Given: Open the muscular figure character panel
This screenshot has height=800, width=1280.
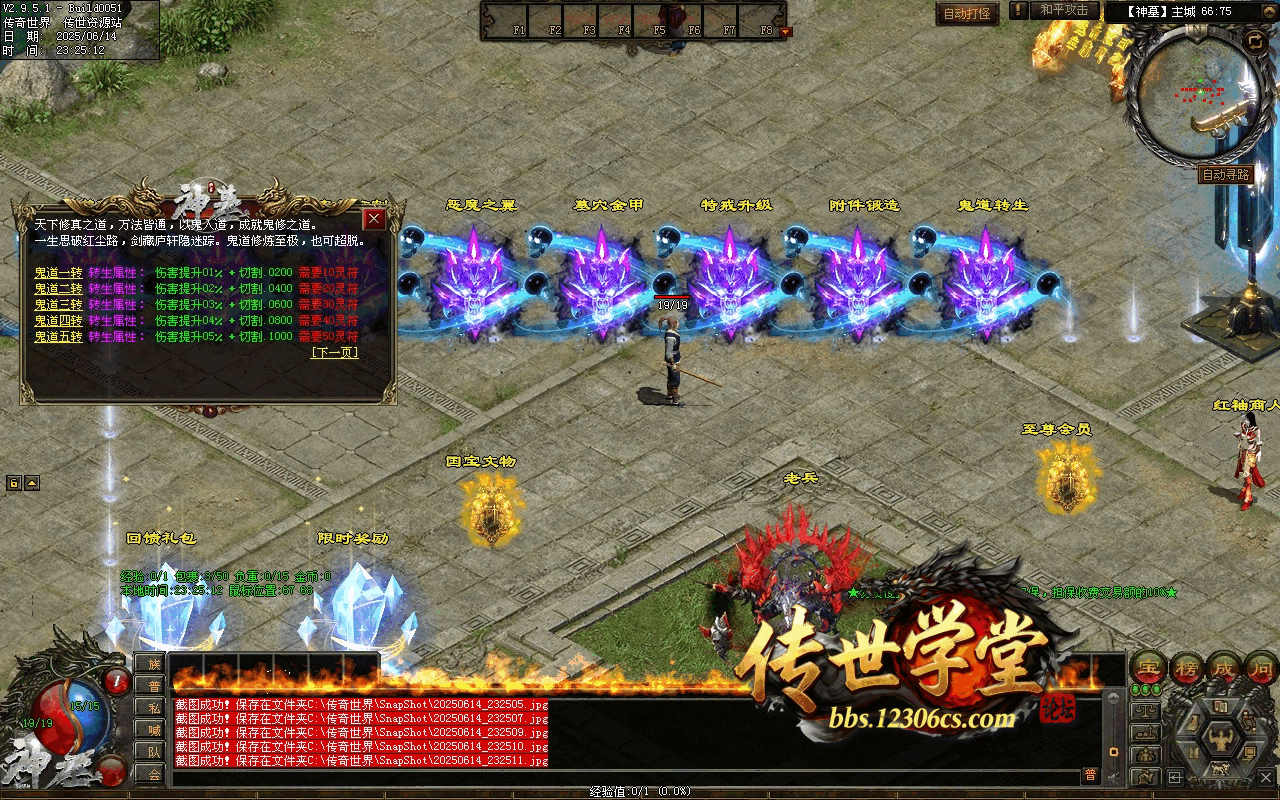Looking at the screenshot, I should click(1221, 739).
